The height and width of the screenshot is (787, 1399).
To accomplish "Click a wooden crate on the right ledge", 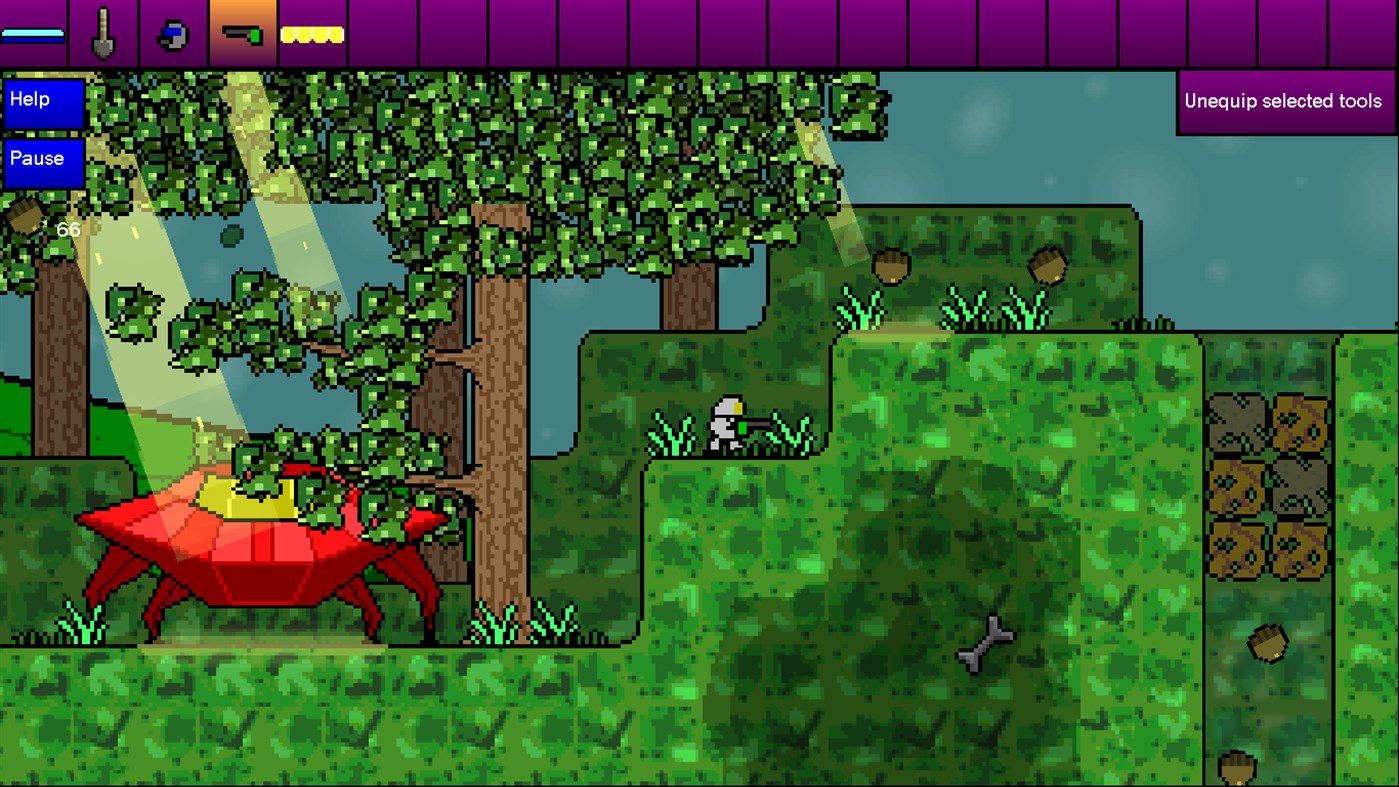I will tap(1237, 425).
